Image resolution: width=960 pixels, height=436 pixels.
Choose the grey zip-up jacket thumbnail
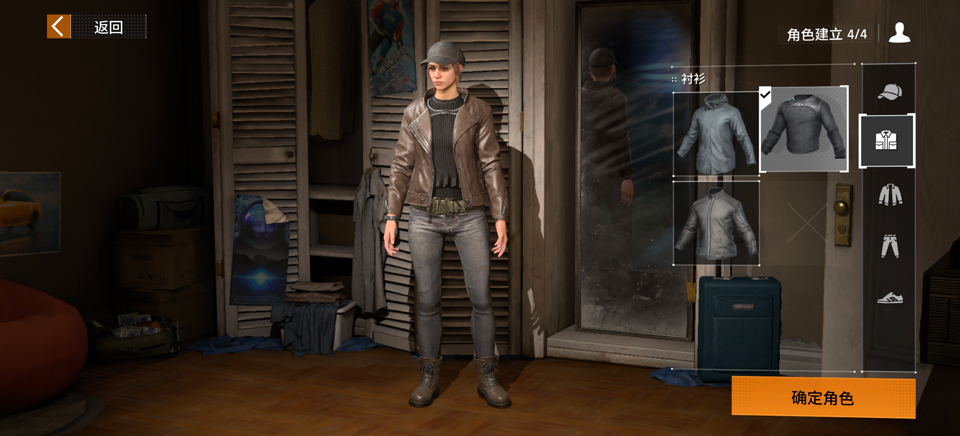coord(716,222)
